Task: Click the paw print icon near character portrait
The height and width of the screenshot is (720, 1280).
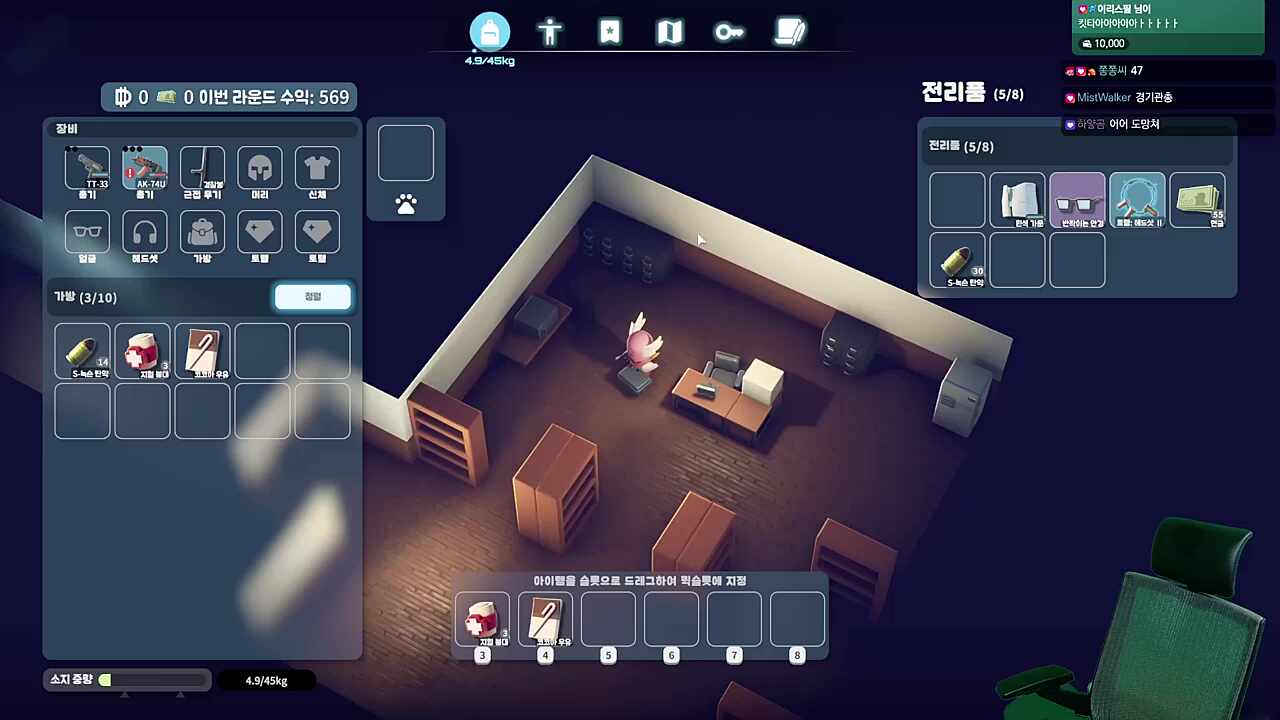Action: pyautogui.click(x=405, y=205)
